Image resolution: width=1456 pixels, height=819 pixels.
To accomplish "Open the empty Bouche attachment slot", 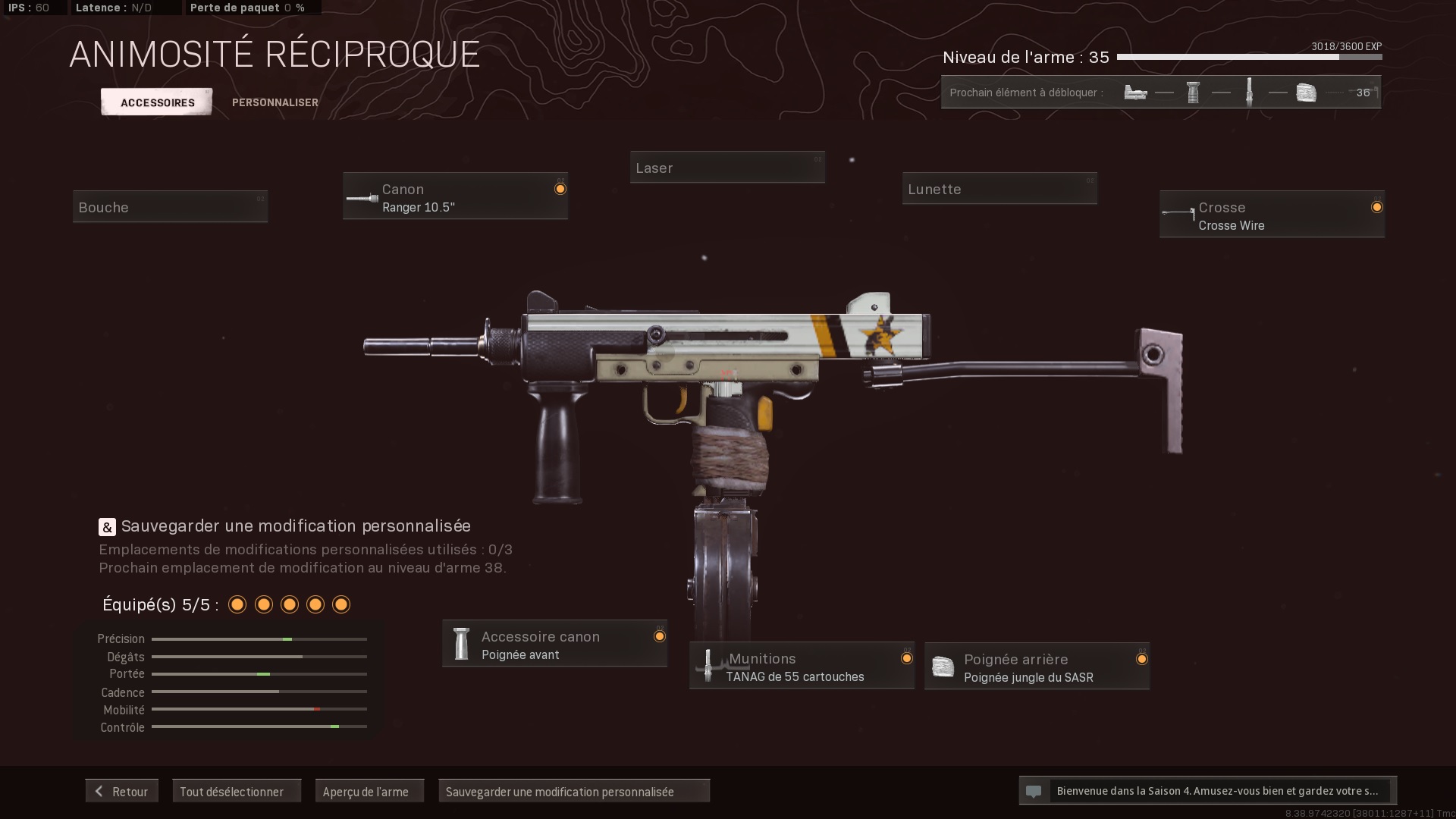I will pos(170,206).
